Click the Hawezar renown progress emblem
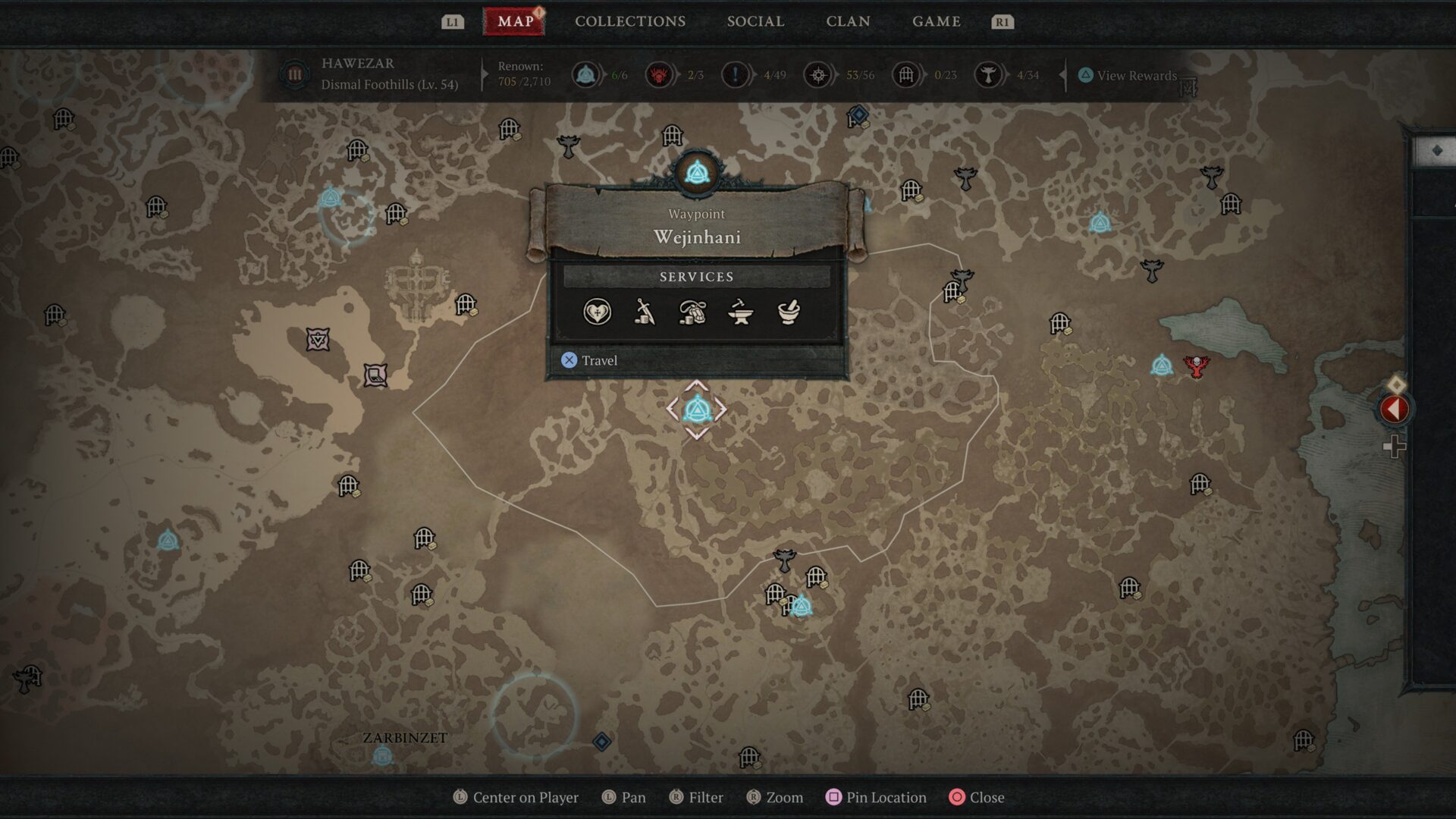The width and height of the screenshot is (1456, 819). (x=294, y=74)
